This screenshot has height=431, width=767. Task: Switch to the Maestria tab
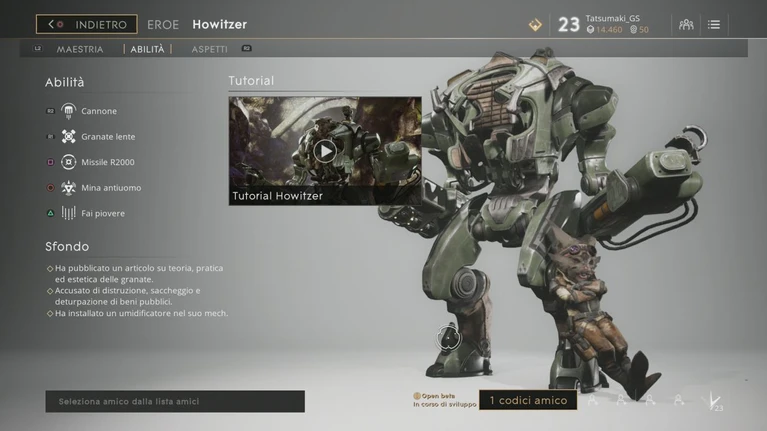click(79, 49)
